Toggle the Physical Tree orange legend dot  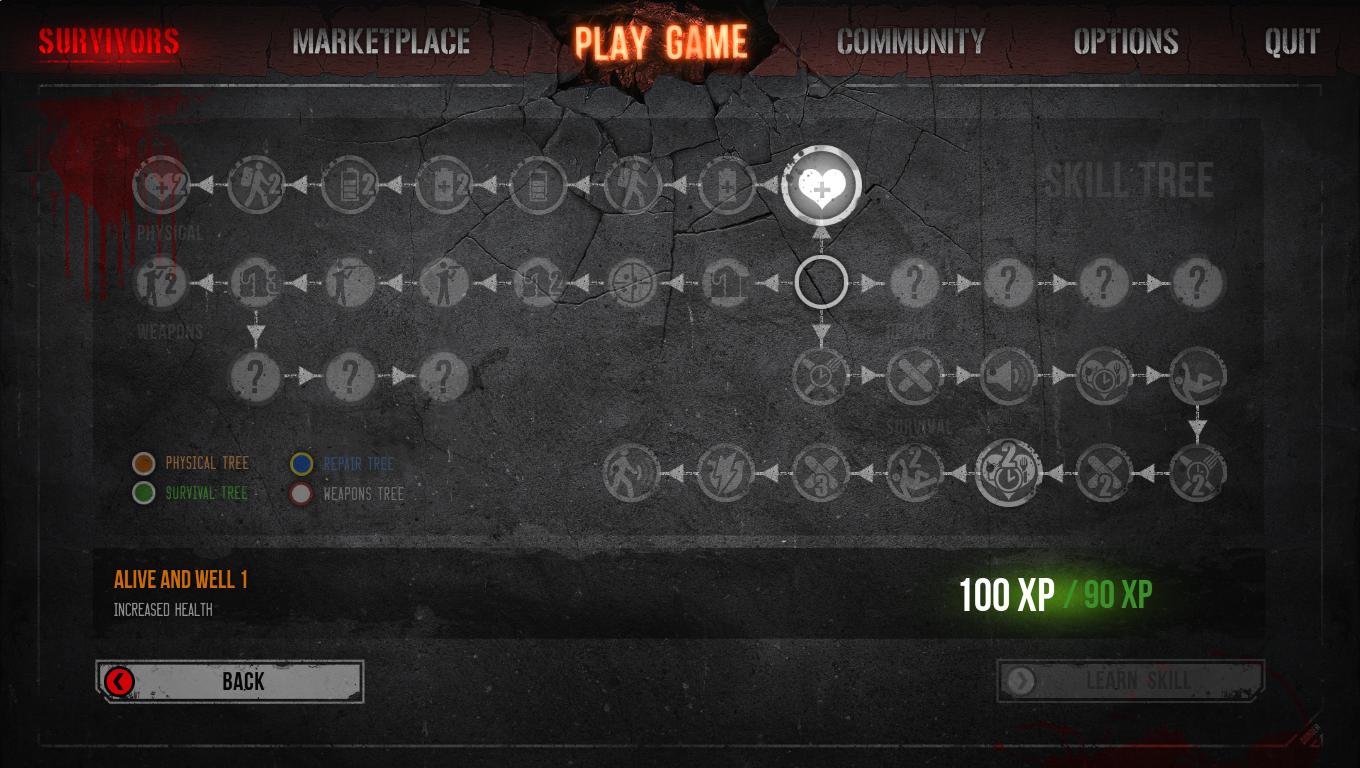(144, 463)
